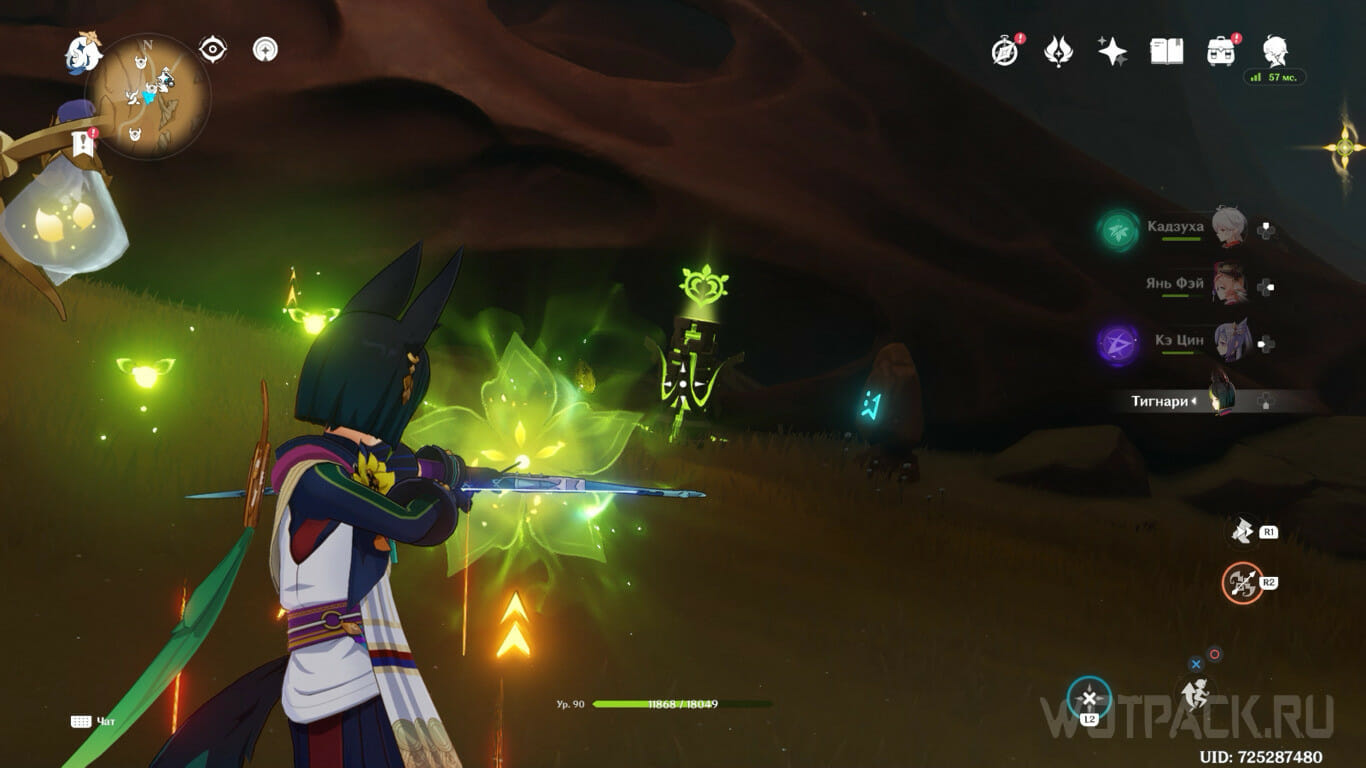The height and width of the screenshot is (768, 1366).
Task: Click the round target icon beside the eye
Action: point(265,49)
